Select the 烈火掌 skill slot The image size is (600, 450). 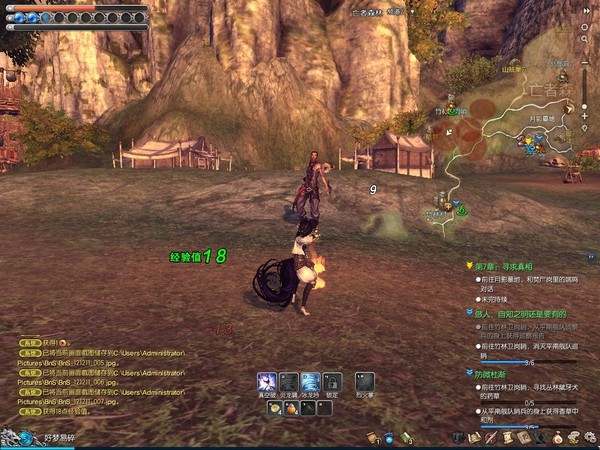[365, 381]
